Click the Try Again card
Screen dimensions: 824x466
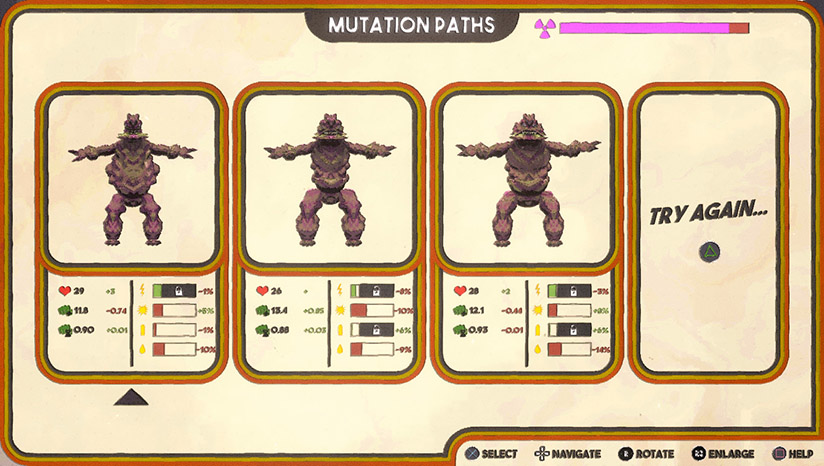click(x=712, y=232)
